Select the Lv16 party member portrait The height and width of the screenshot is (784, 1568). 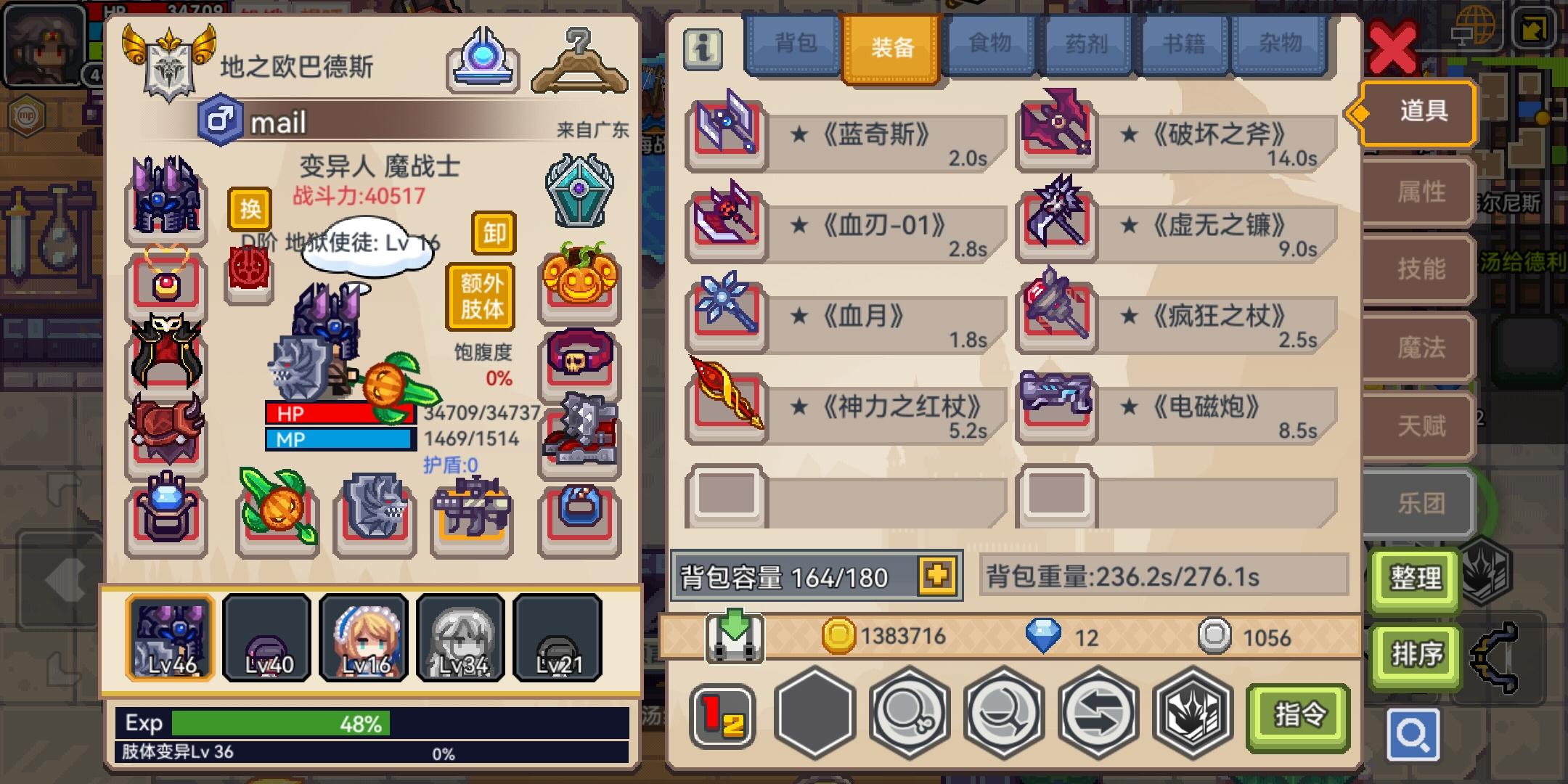[364, 637]
